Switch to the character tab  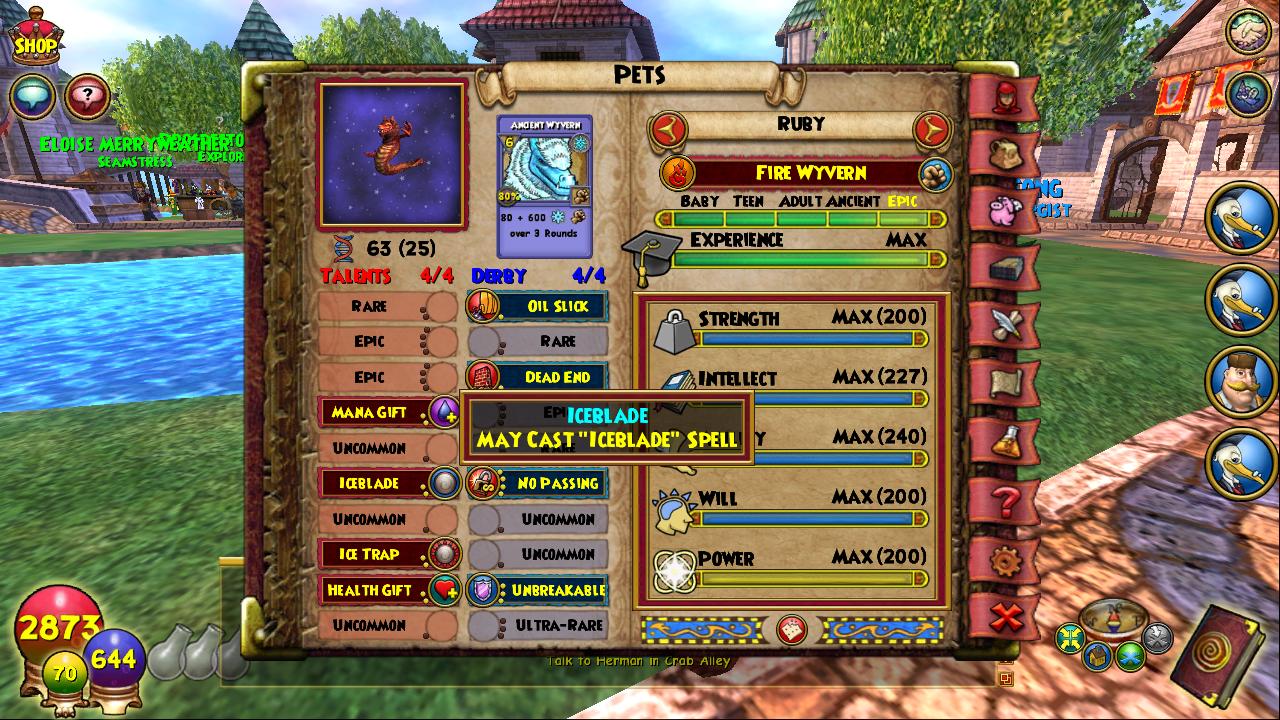click(x=1004, y=96)
